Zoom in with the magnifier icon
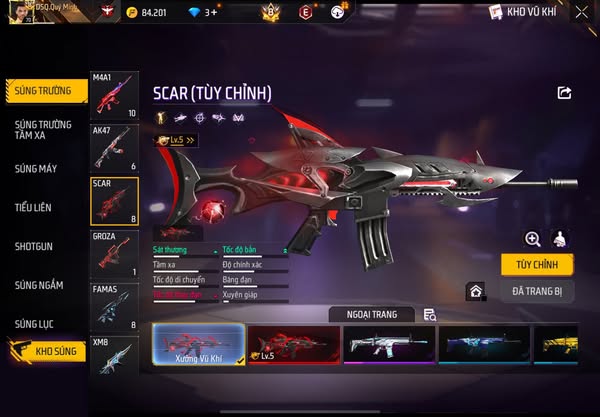The width and height of the screenshot is (600, 417). point(533,238)
